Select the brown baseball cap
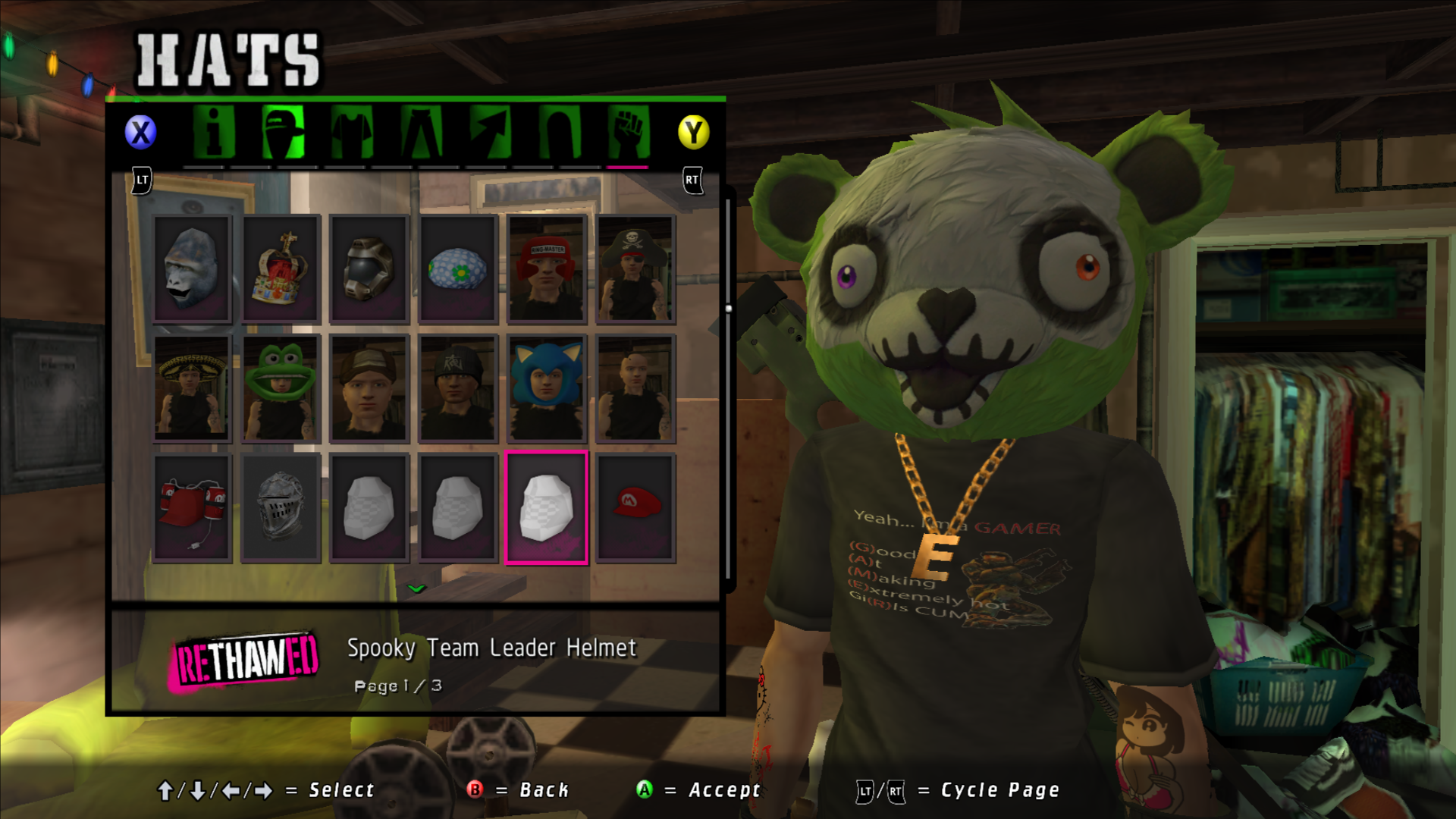 tap(369, 388)
